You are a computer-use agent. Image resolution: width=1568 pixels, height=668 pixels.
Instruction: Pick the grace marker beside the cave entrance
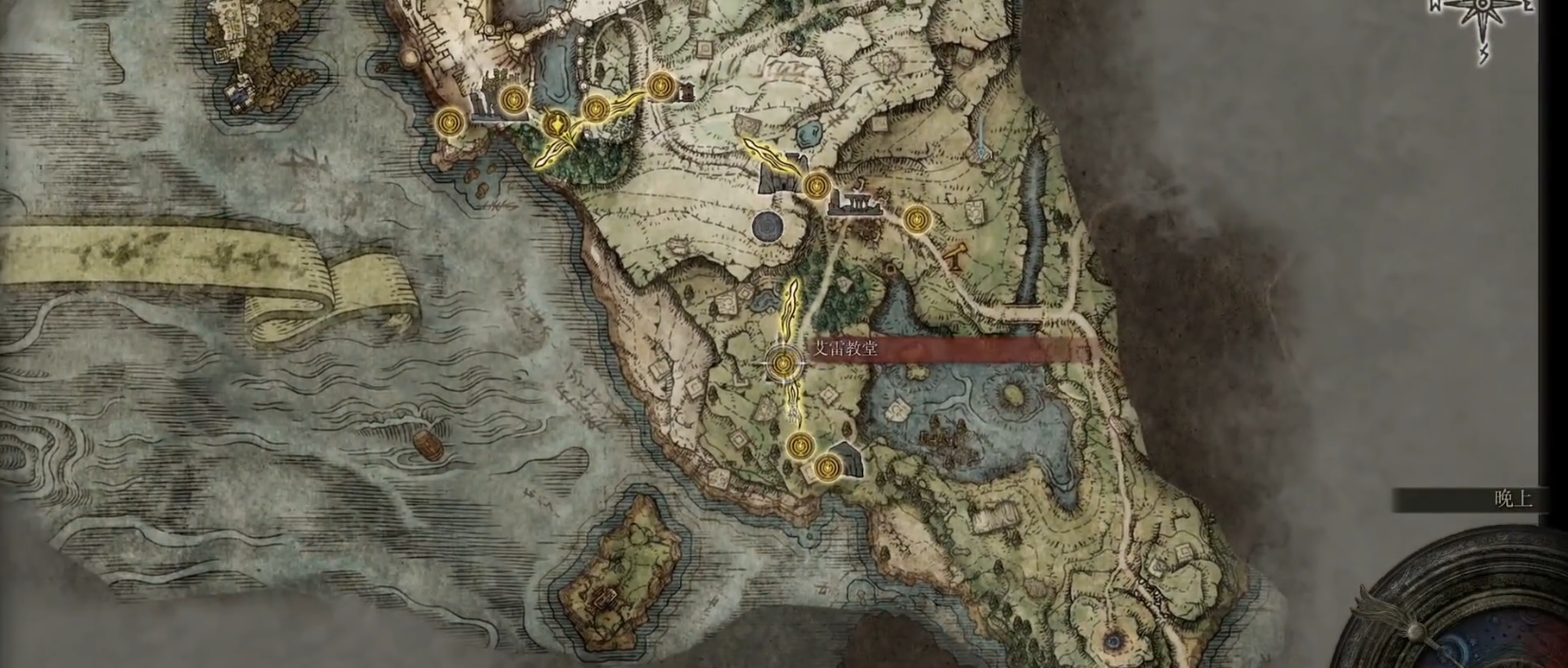click(828, 466)
